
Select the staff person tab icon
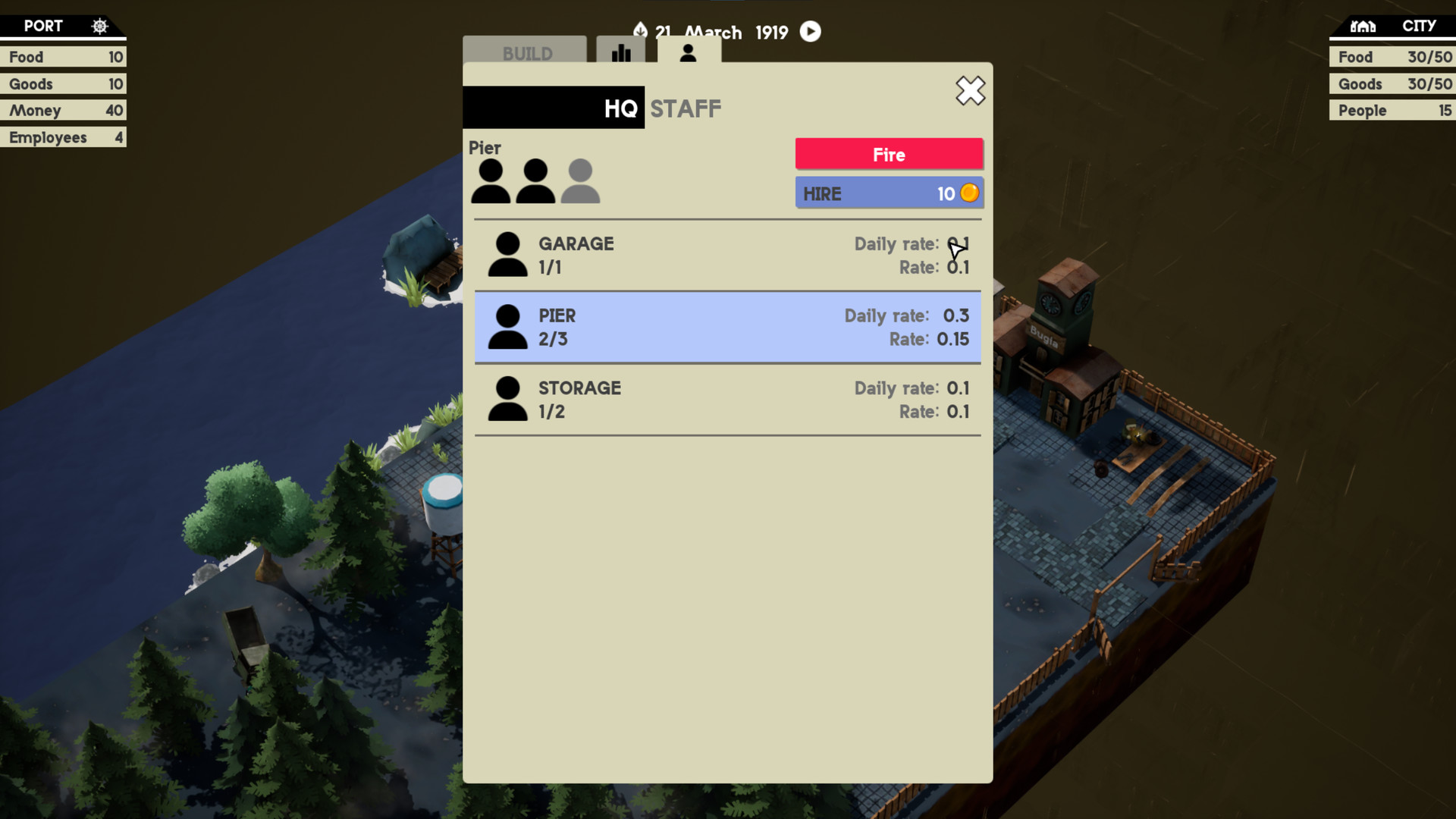point(689,53)
